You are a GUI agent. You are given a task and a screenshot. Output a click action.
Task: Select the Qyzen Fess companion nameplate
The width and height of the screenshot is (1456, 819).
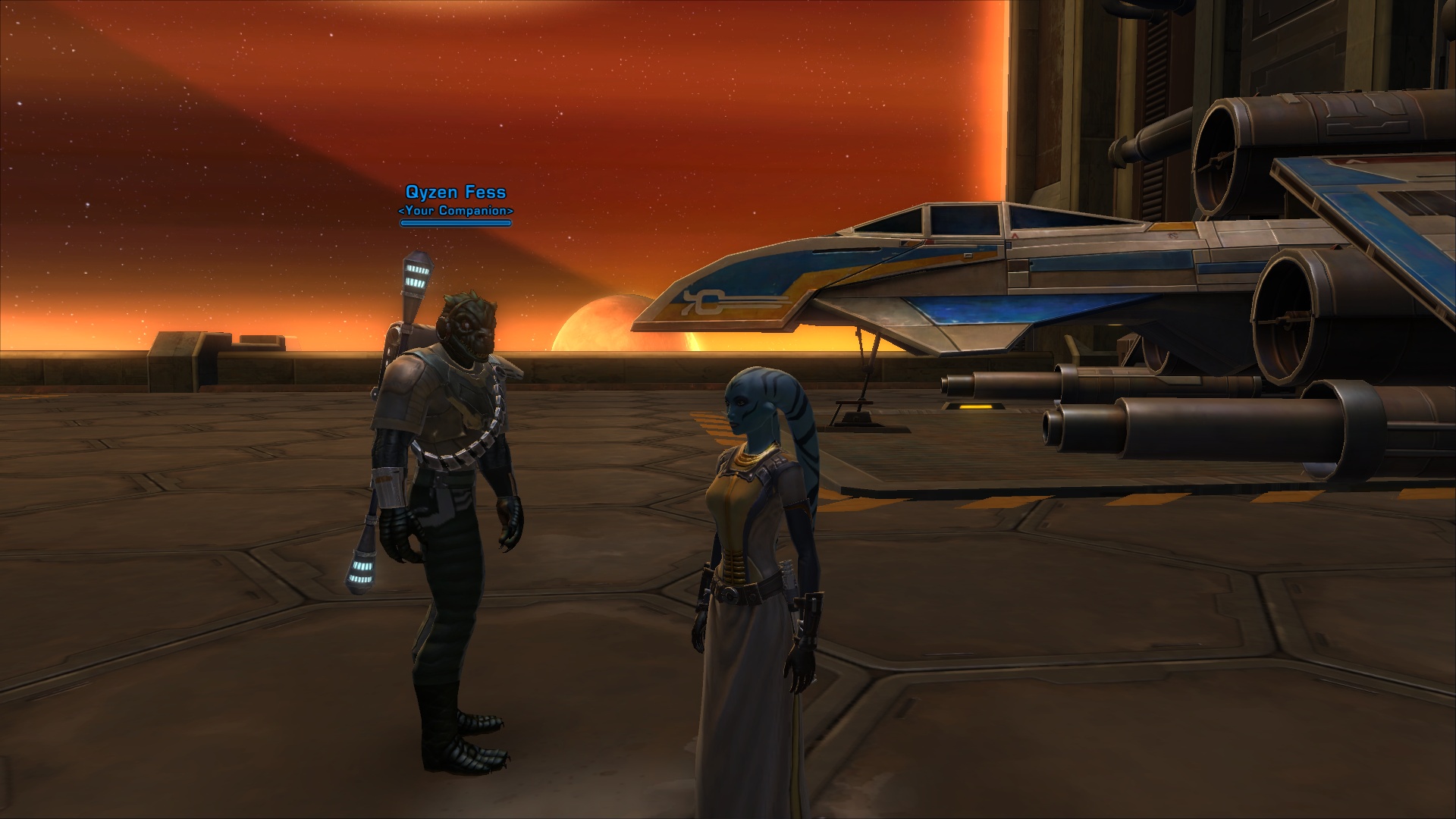click(x=456, y=193)
